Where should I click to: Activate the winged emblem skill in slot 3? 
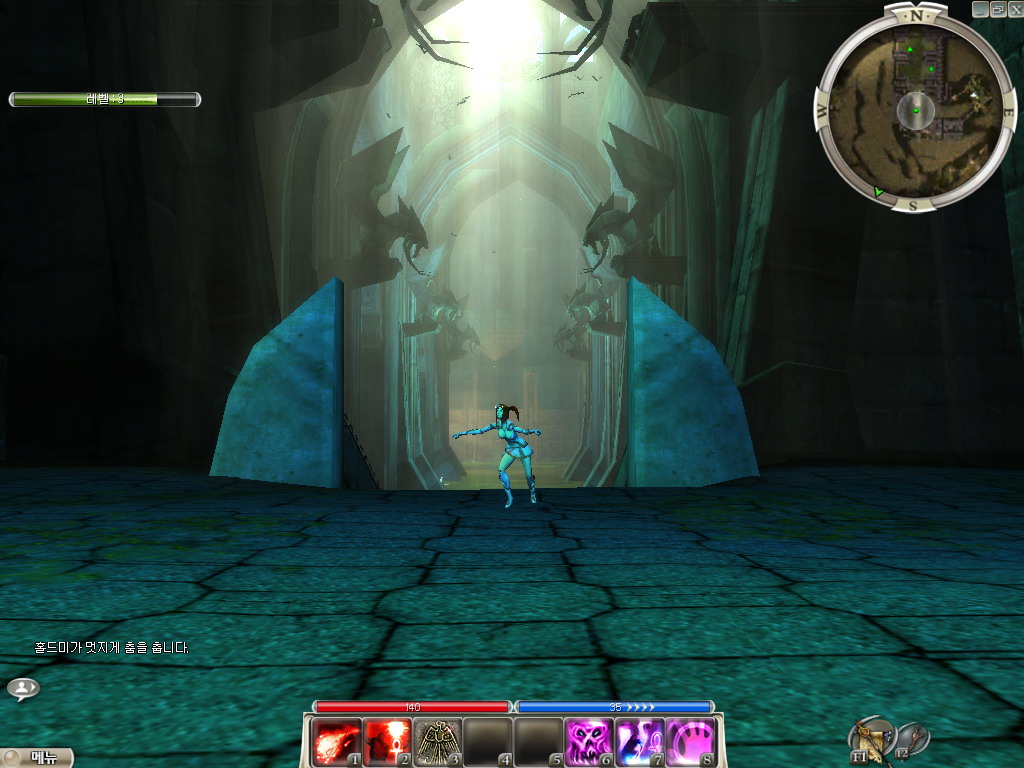click(437, 742)
